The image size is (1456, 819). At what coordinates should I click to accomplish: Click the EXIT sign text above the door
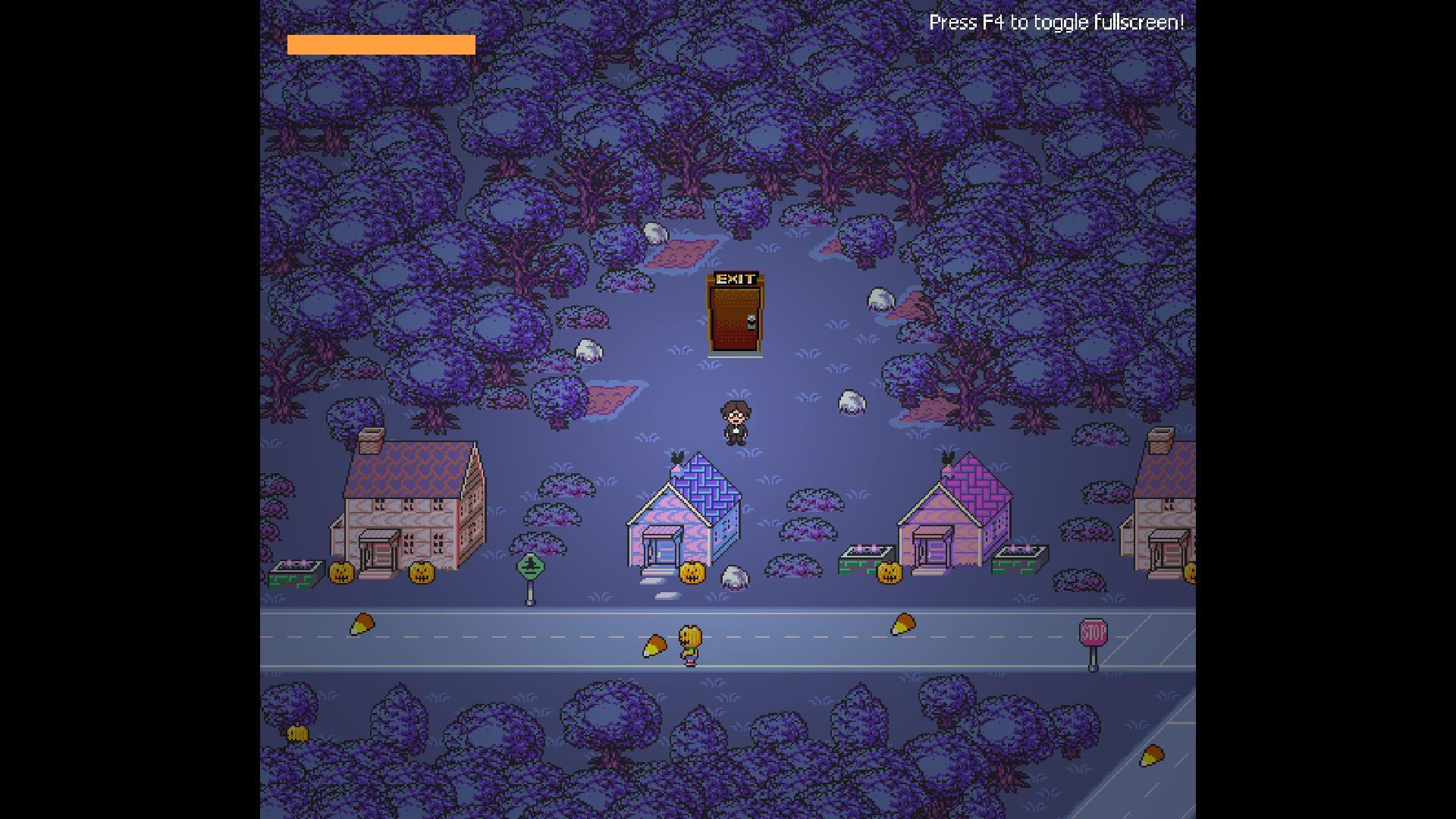734,279
